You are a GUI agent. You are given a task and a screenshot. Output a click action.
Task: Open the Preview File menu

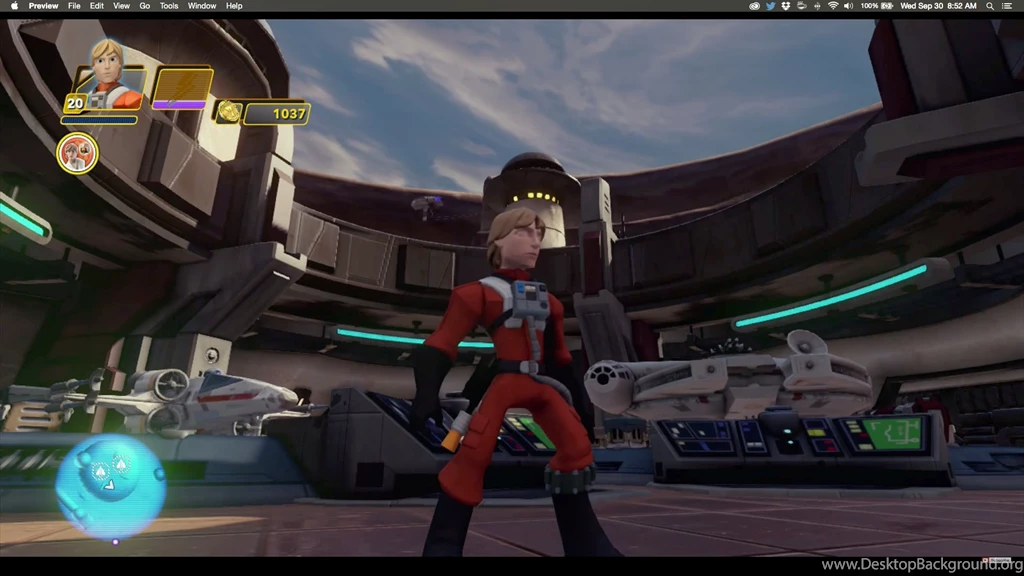74,6
